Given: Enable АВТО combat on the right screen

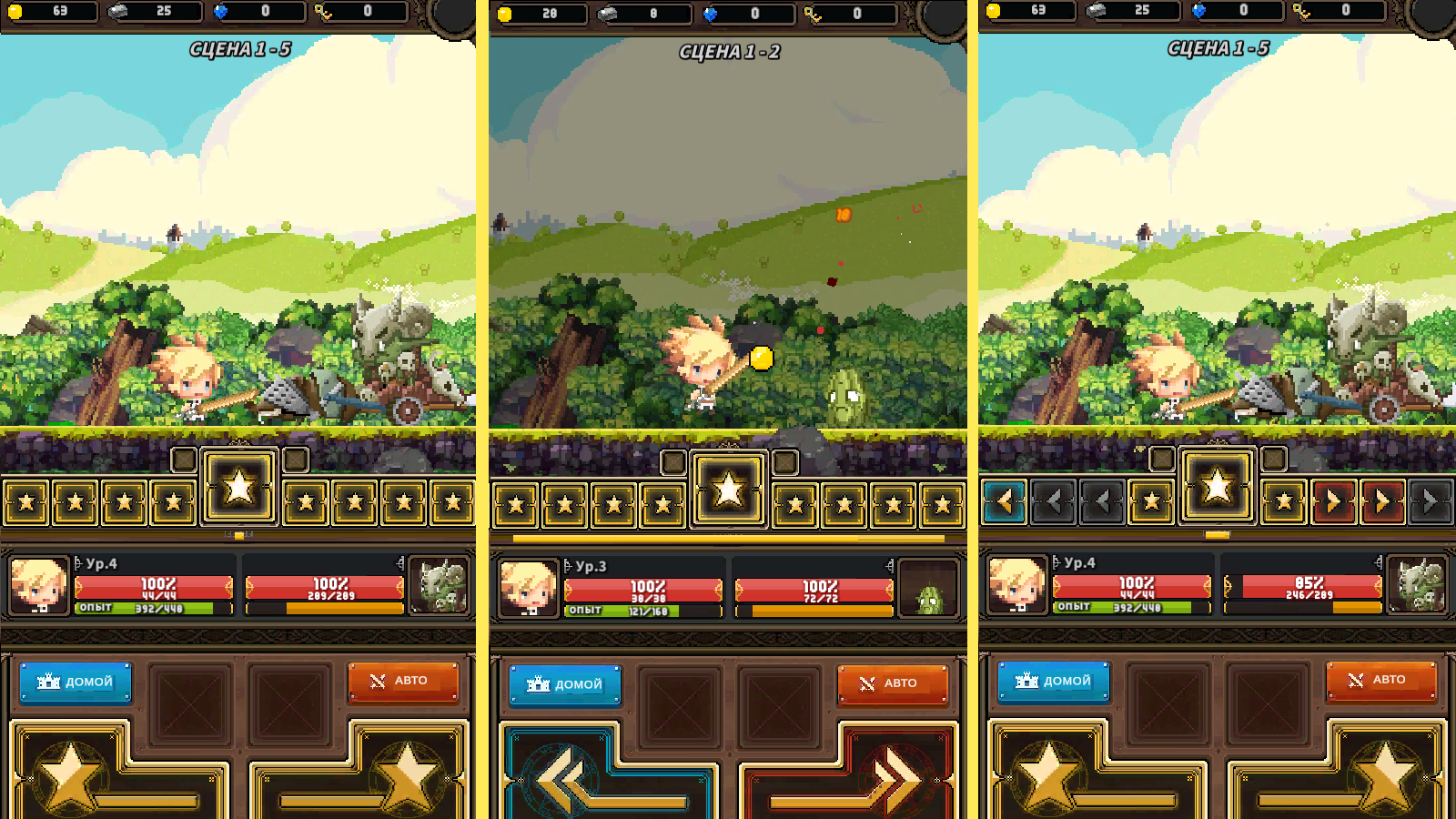Looking at the screenshot, I should click(x=1383, y=680).
